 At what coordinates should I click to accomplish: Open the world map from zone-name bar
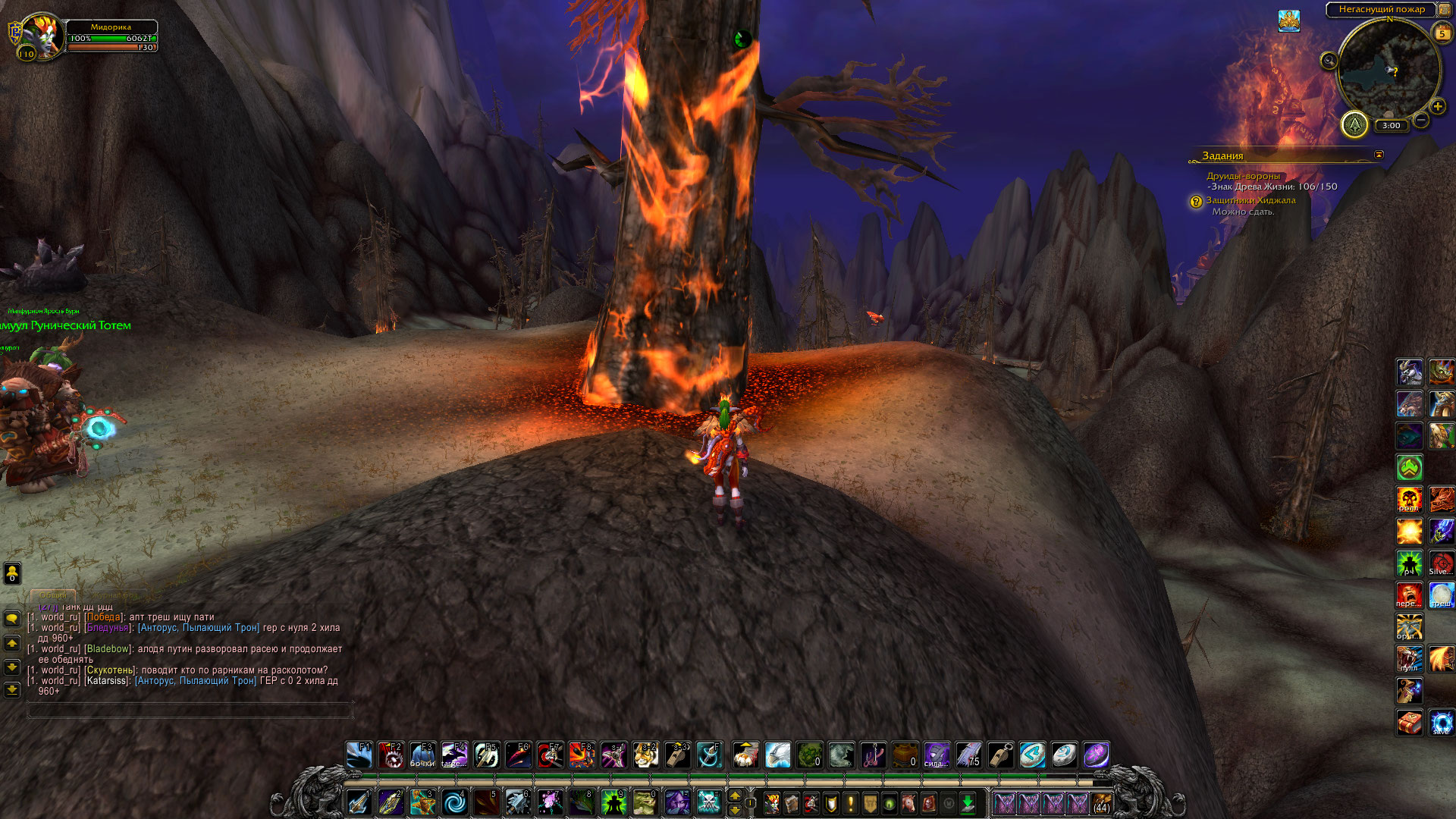[1381, 9]
